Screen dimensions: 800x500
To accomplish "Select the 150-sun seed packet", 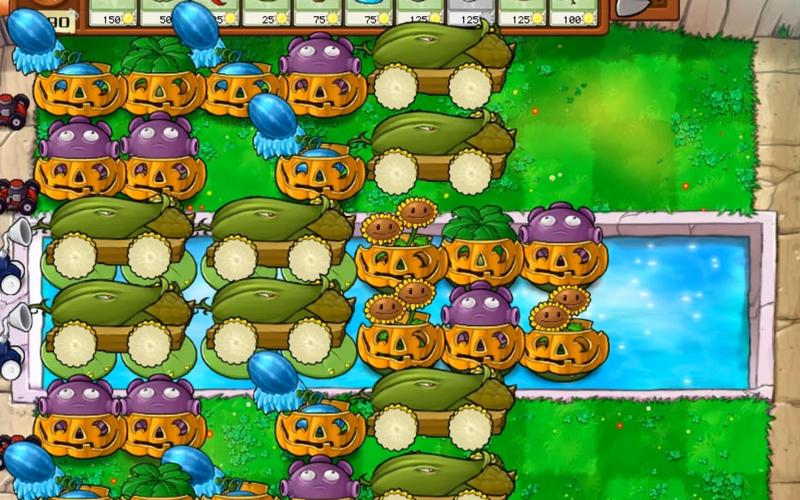I will pos(112,12).
